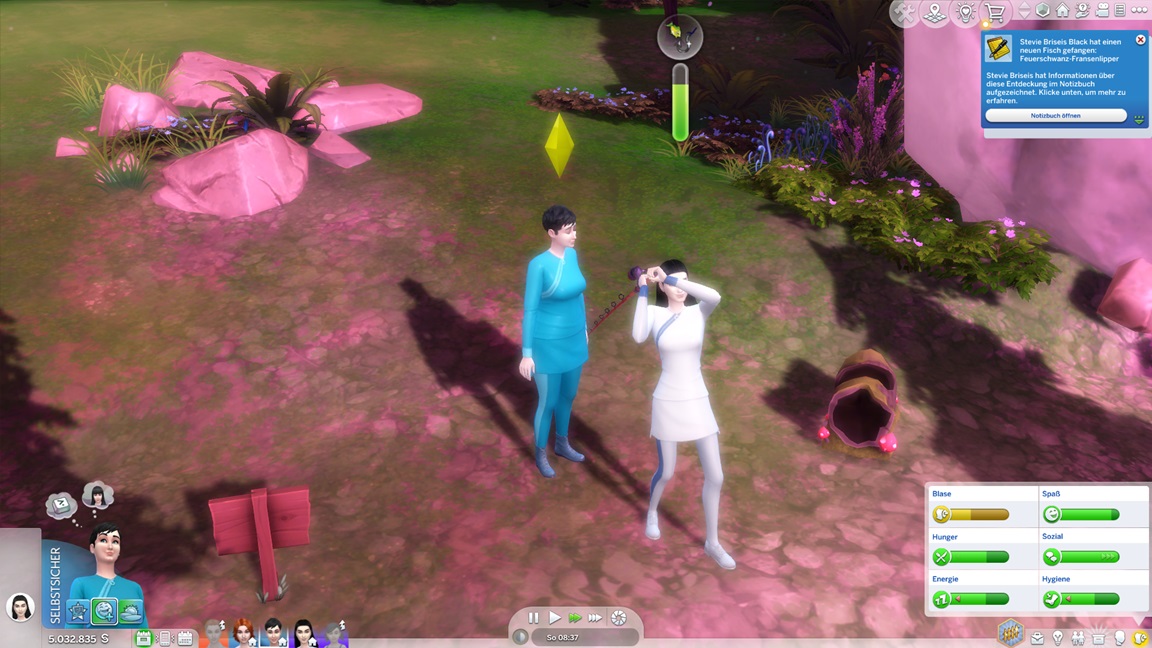Set game speed to normal play
Image resolution: width=1152 pixels, height=648 pixels.
[554, 618]
